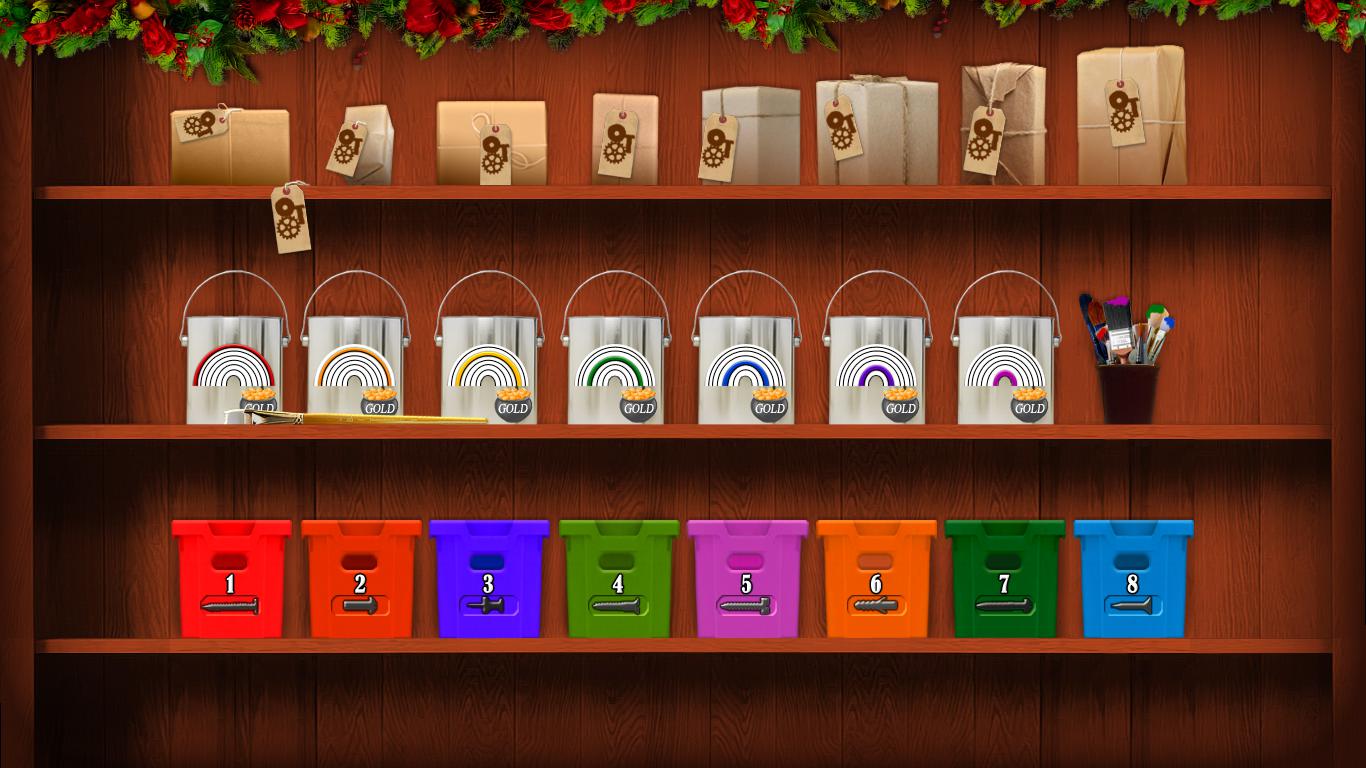Select the dark green bin numbered 7
This screenshot has width=1366, height=768.
point(1005,579)
